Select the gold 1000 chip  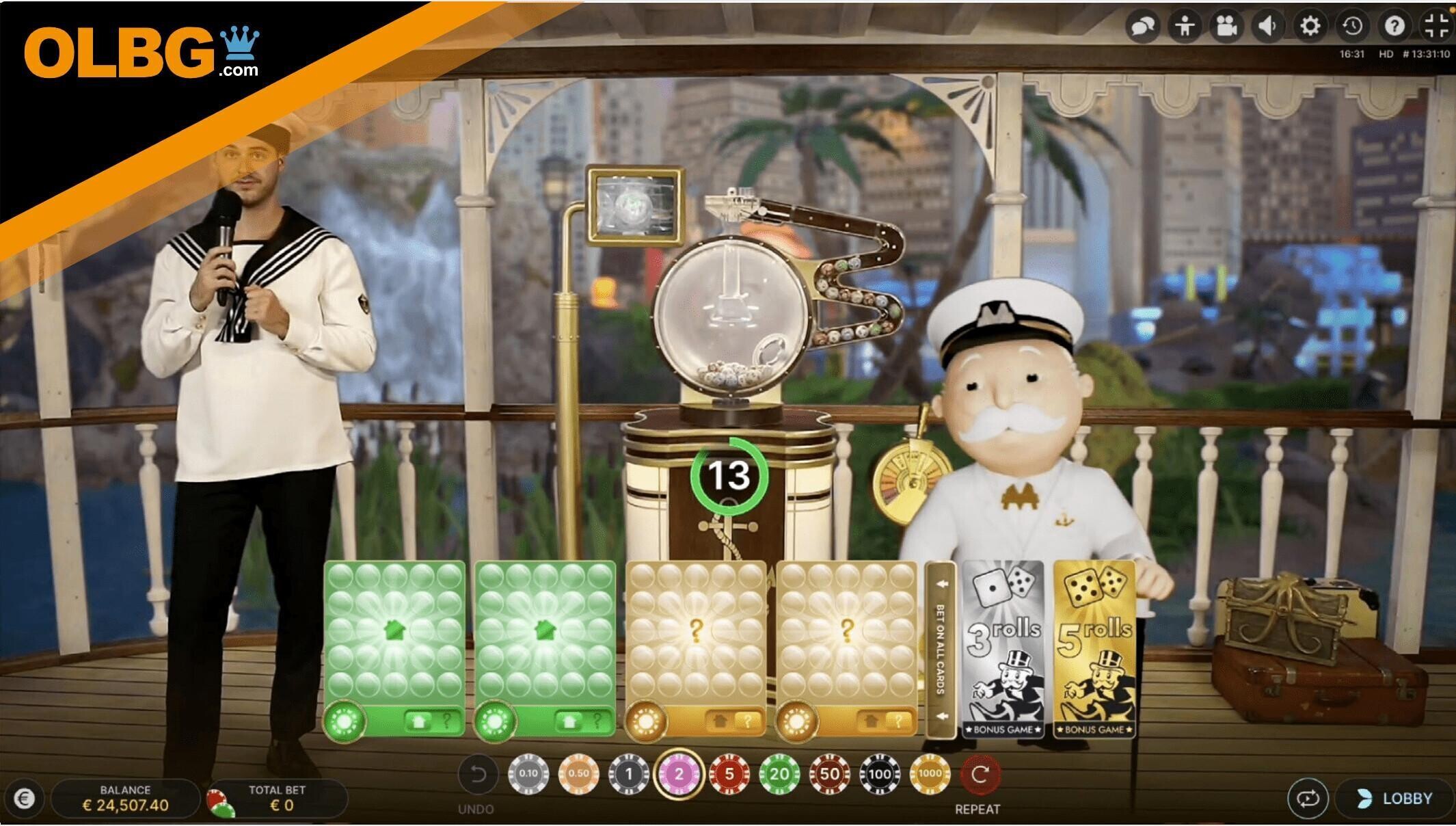[x=930, y=774]
